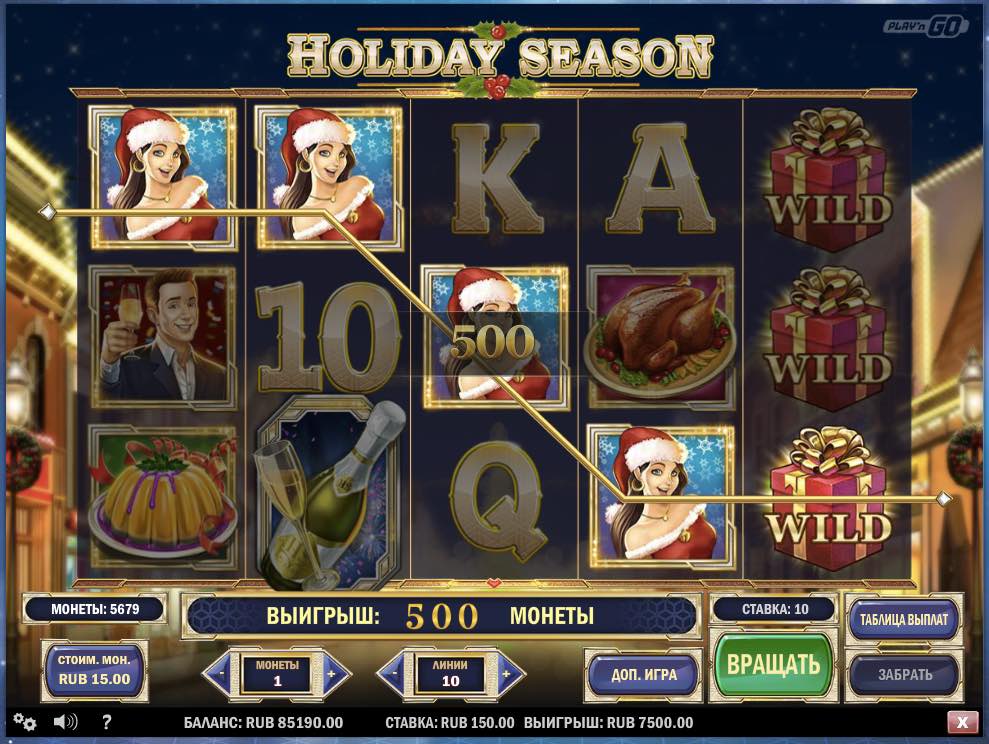Viewport: 989px width, 744px height.
Task: Increase the МОНЕТЫ coins per line
Action: pos(336,674)
